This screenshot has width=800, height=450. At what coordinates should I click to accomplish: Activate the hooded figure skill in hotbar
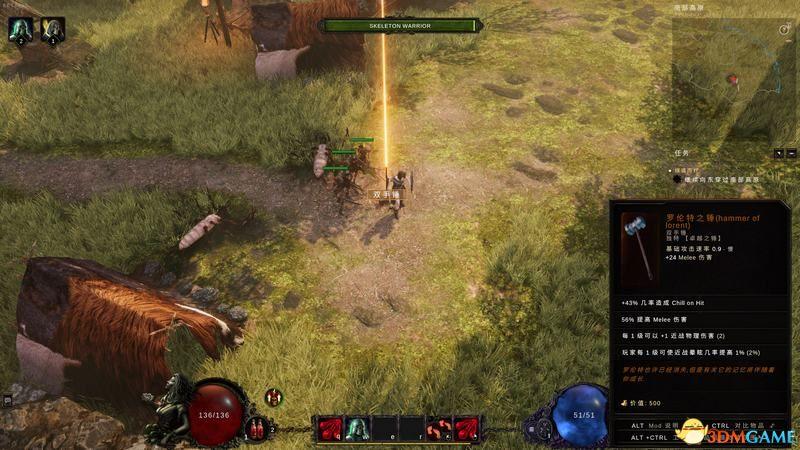click(x=359, y=429)
